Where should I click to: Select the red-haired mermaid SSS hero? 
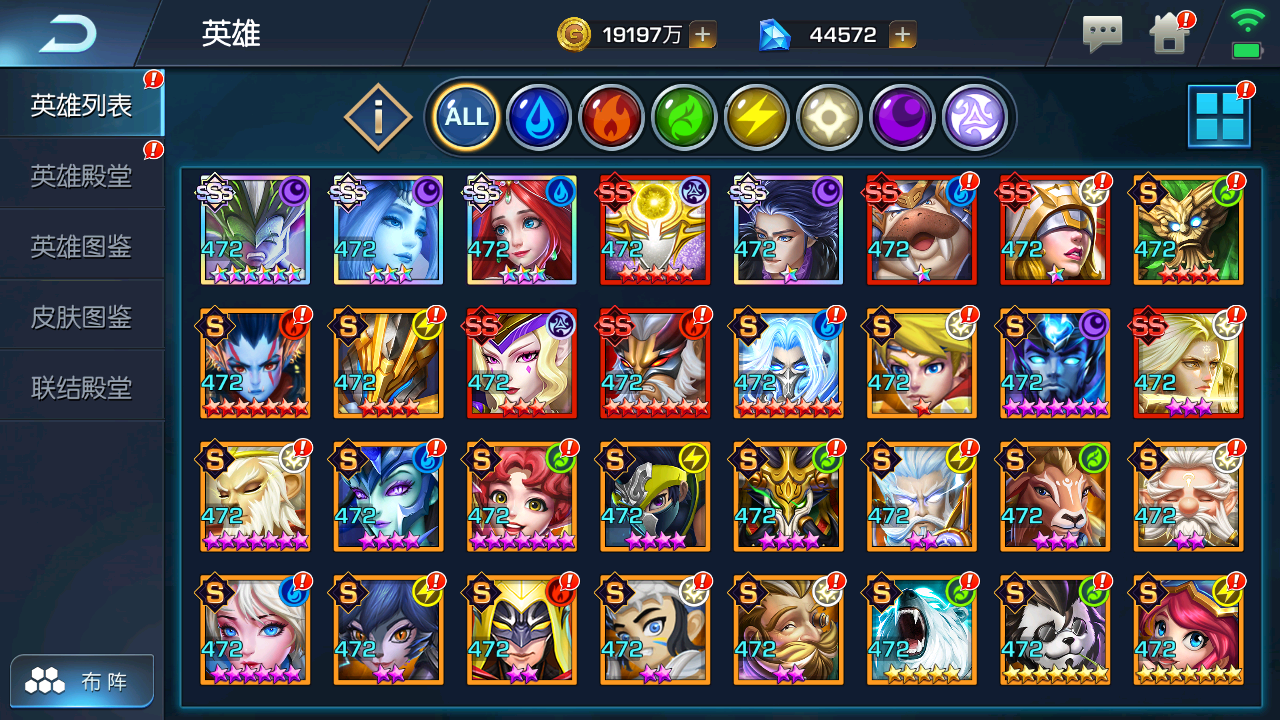click(522, 231)
